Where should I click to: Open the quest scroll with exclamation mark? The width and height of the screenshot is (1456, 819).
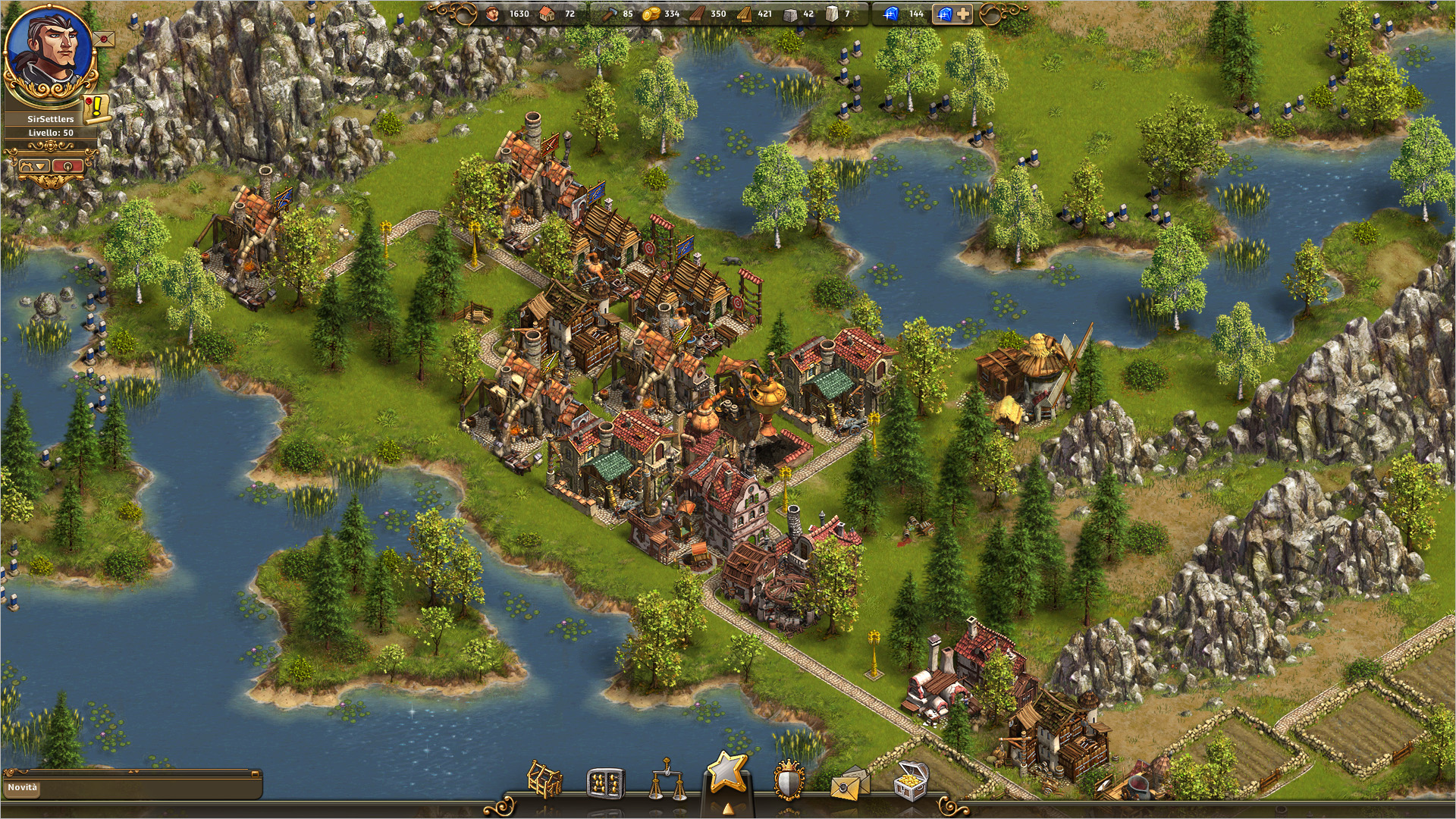(96, 108)
